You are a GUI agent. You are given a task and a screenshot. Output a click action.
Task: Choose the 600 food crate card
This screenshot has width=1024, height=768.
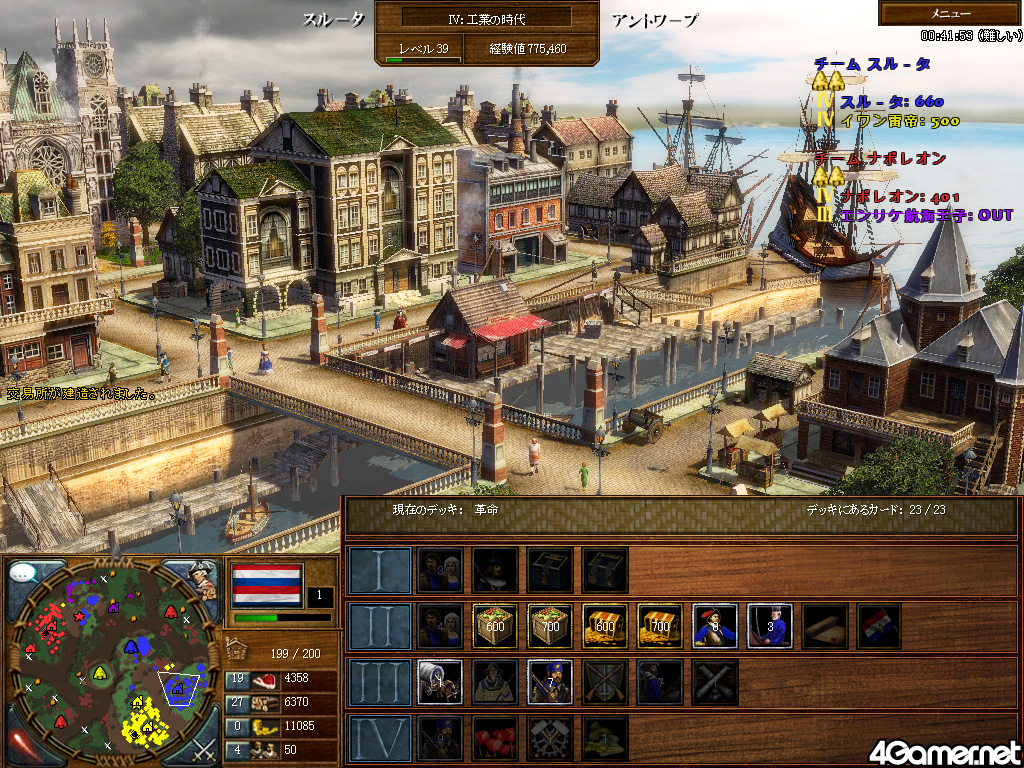(495, 625)
